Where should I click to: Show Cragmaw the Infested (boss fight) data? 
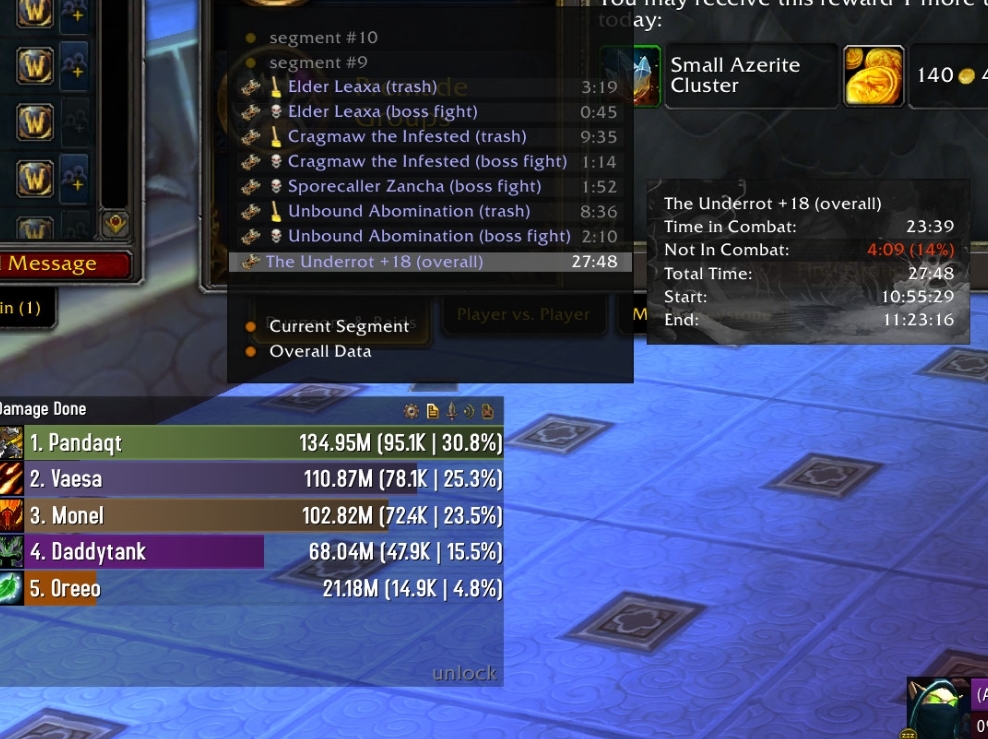[x=427, y=162]
